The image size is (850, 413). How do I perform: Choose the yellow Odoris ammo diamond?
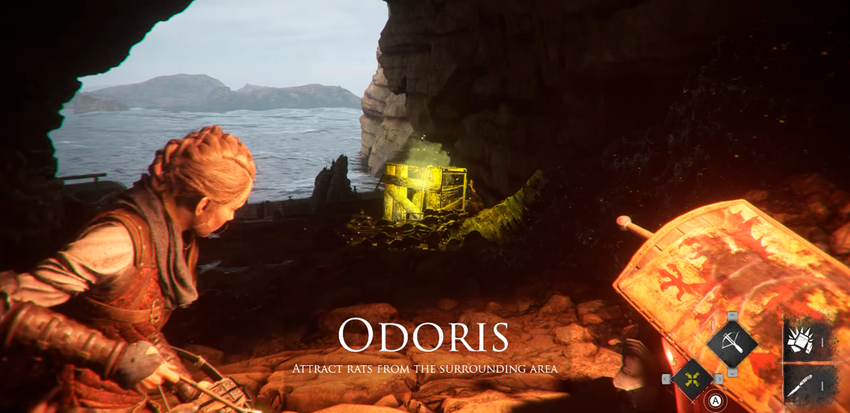coord(692,379)
